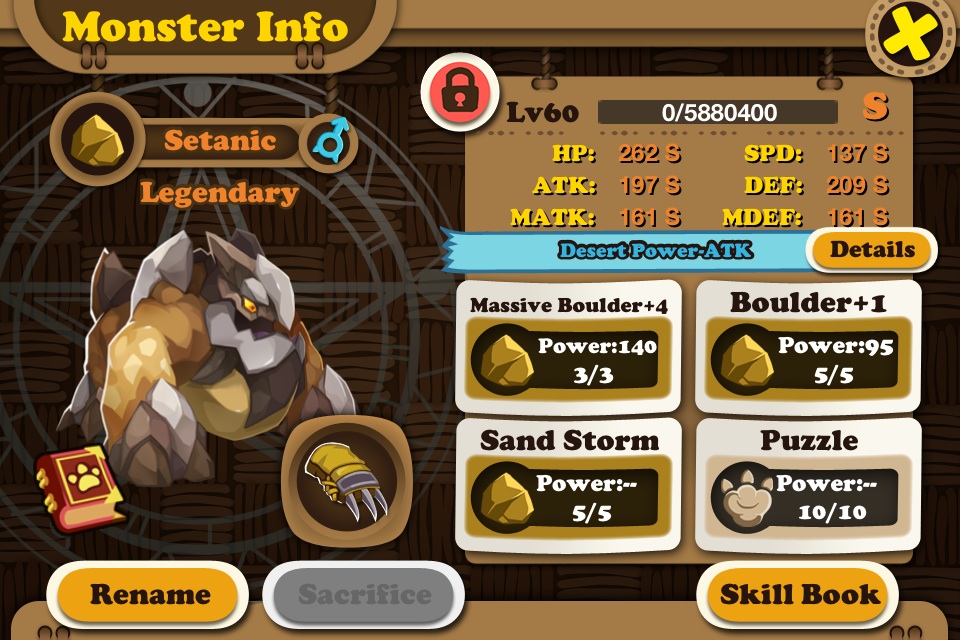Open the Skill Book
The width and height of the screenshot is (960, 640).
[x=800, y=595]
